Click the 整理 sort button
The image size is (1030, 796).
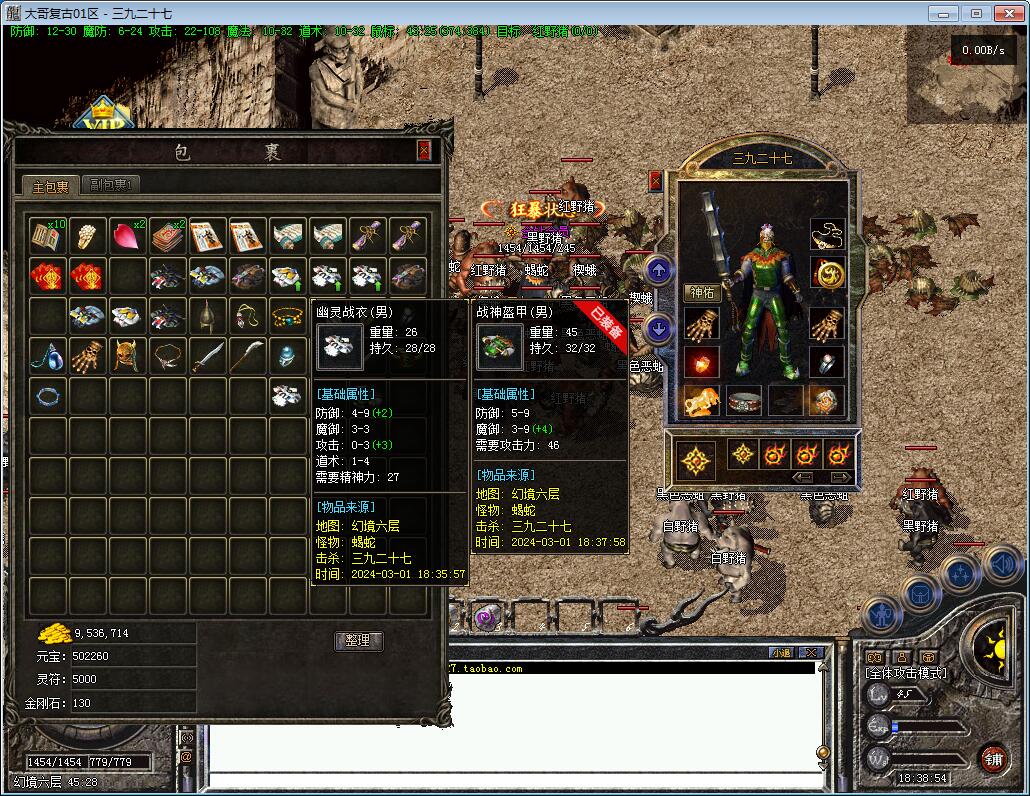[x=358, y=640]
